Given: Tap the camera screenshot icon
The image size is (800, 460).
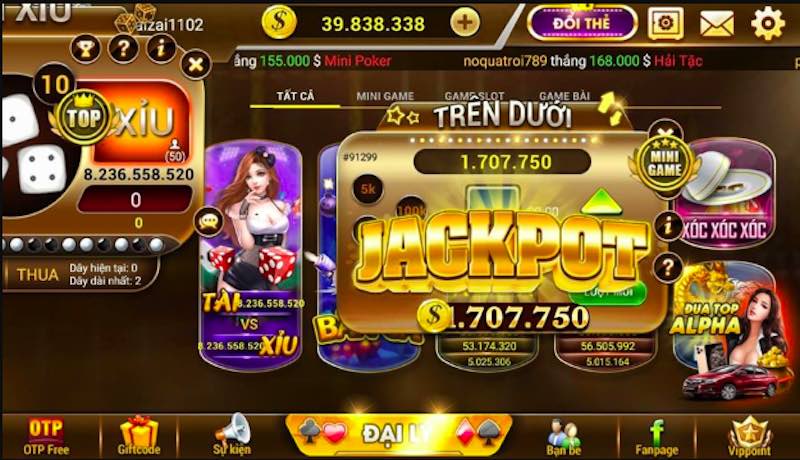Looking at the screenshot, I should coord(665,22).
